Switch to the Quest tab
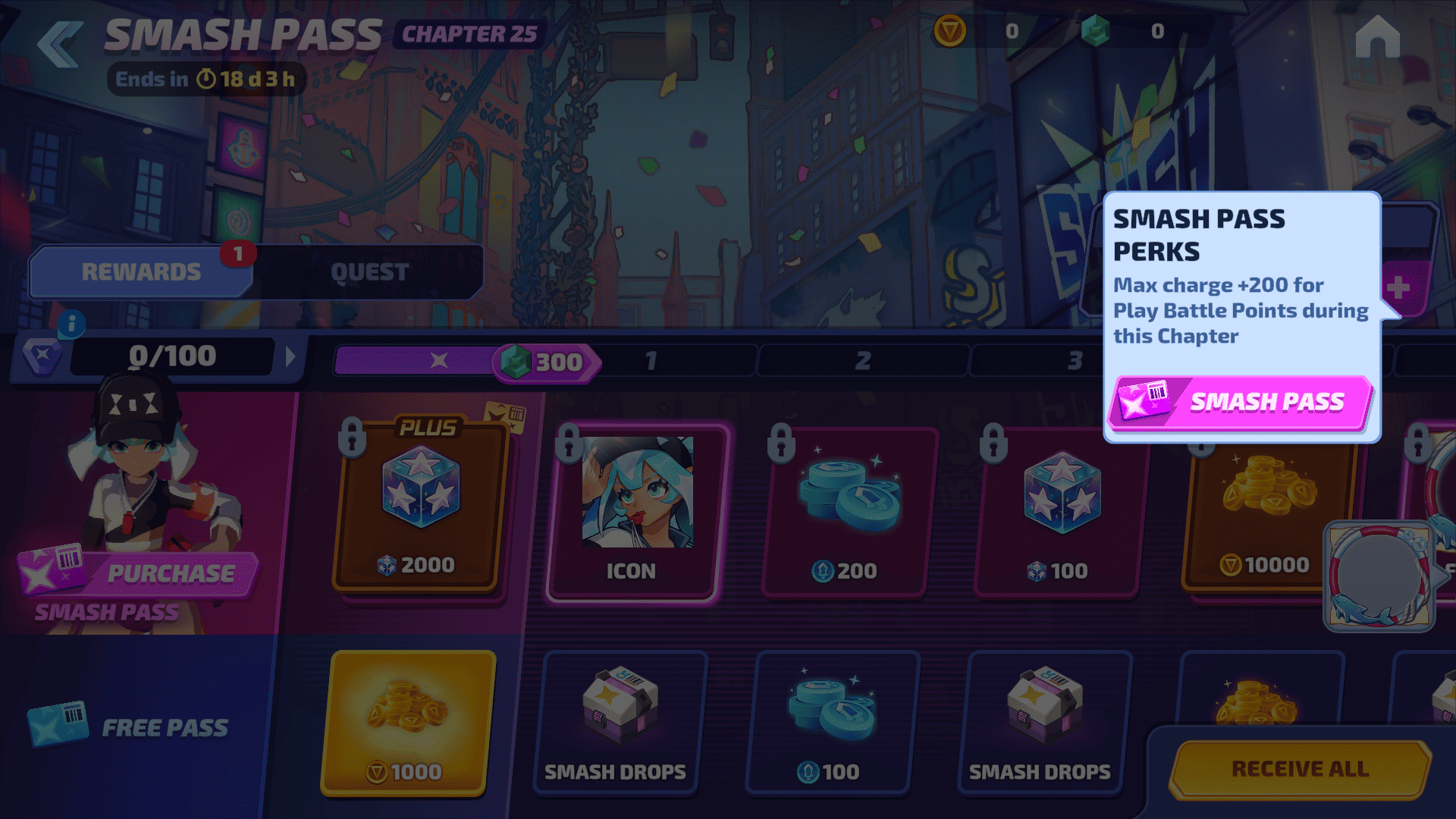 coord(369,272)
